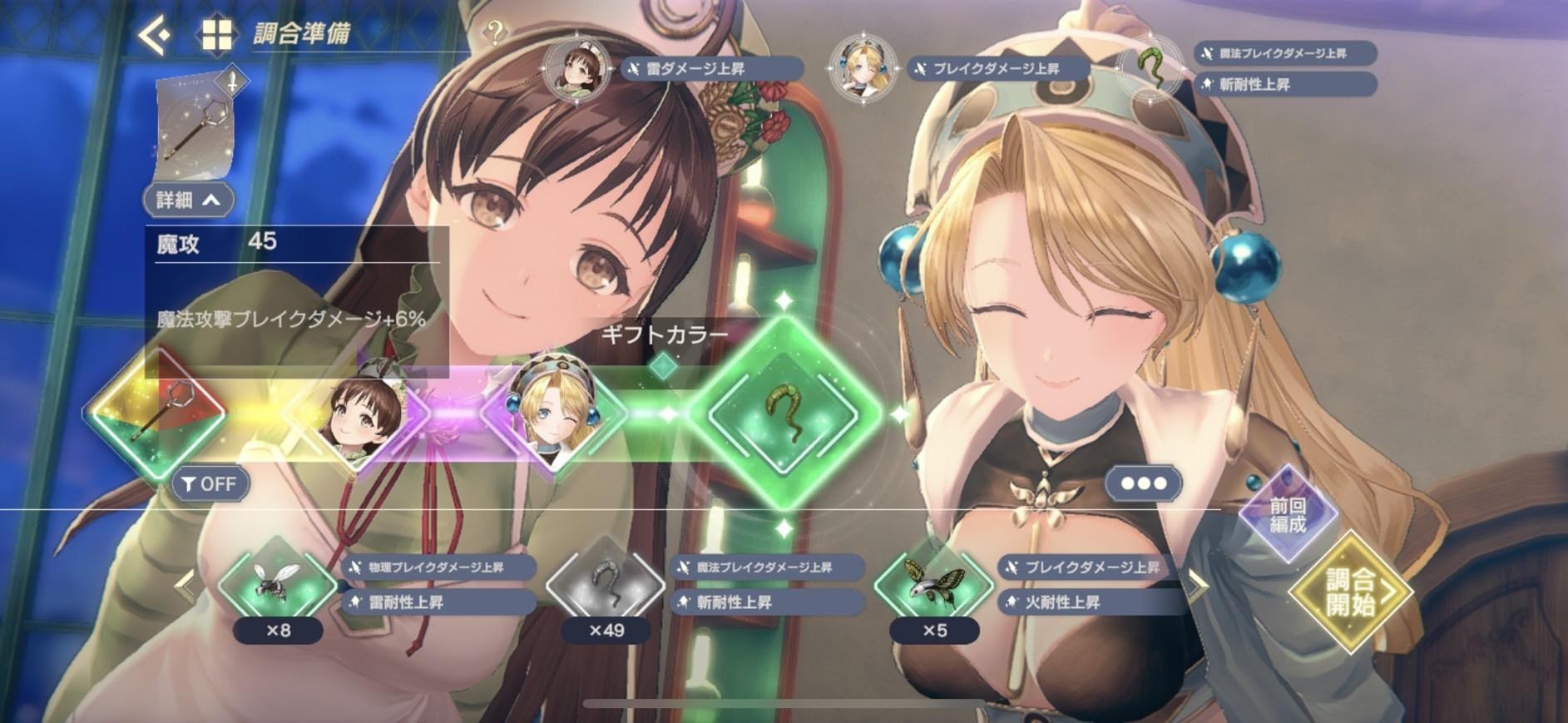Tap blonde character portrait beside ブレイクダメージ上昇

pos(863,67)
